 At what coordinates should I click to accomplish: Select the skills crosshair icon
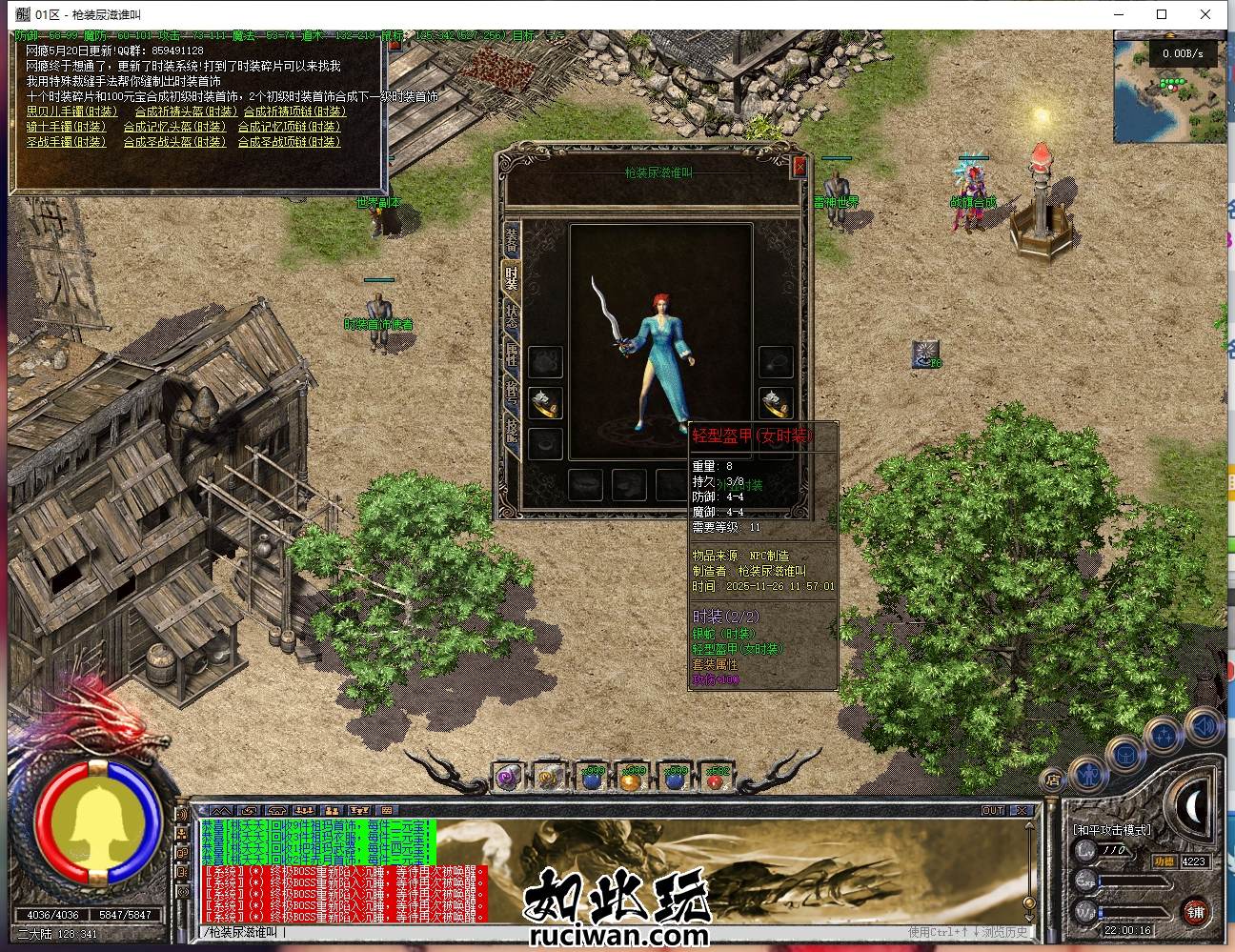1164,733
